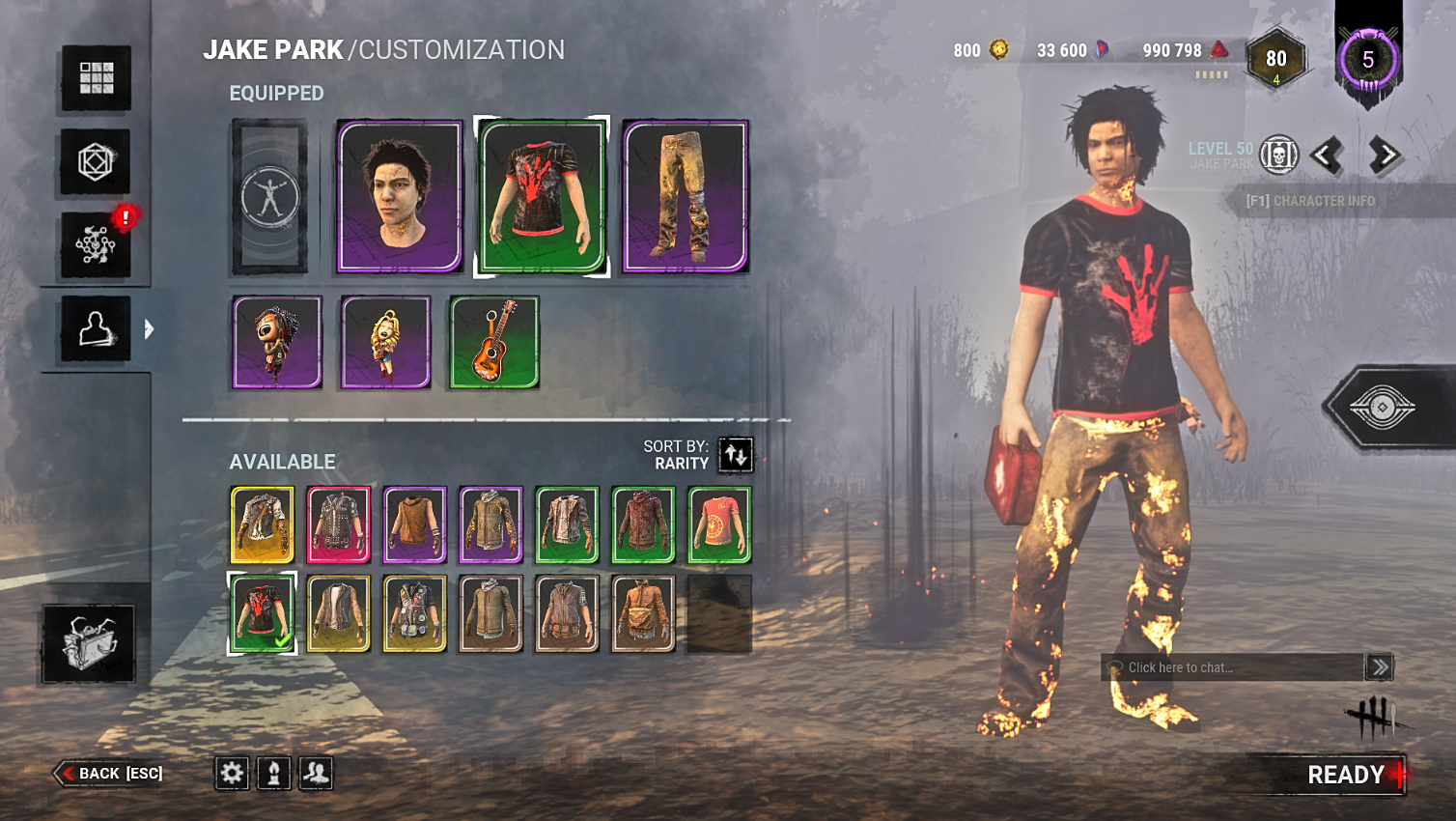Screen dimensions: 1456x821
Task: Click BACK [ESC] to exit customization
Action: (x=109, y=773)
